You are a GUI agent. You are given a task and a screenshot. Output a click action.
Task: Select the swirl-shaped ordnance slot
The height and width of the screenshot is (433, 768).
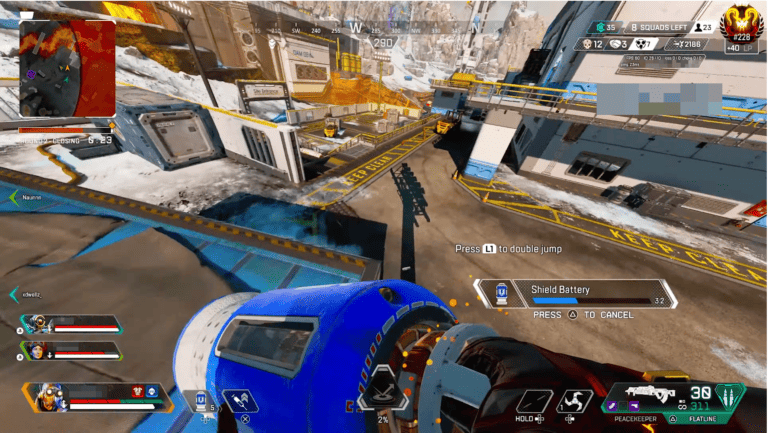[574, 402]
